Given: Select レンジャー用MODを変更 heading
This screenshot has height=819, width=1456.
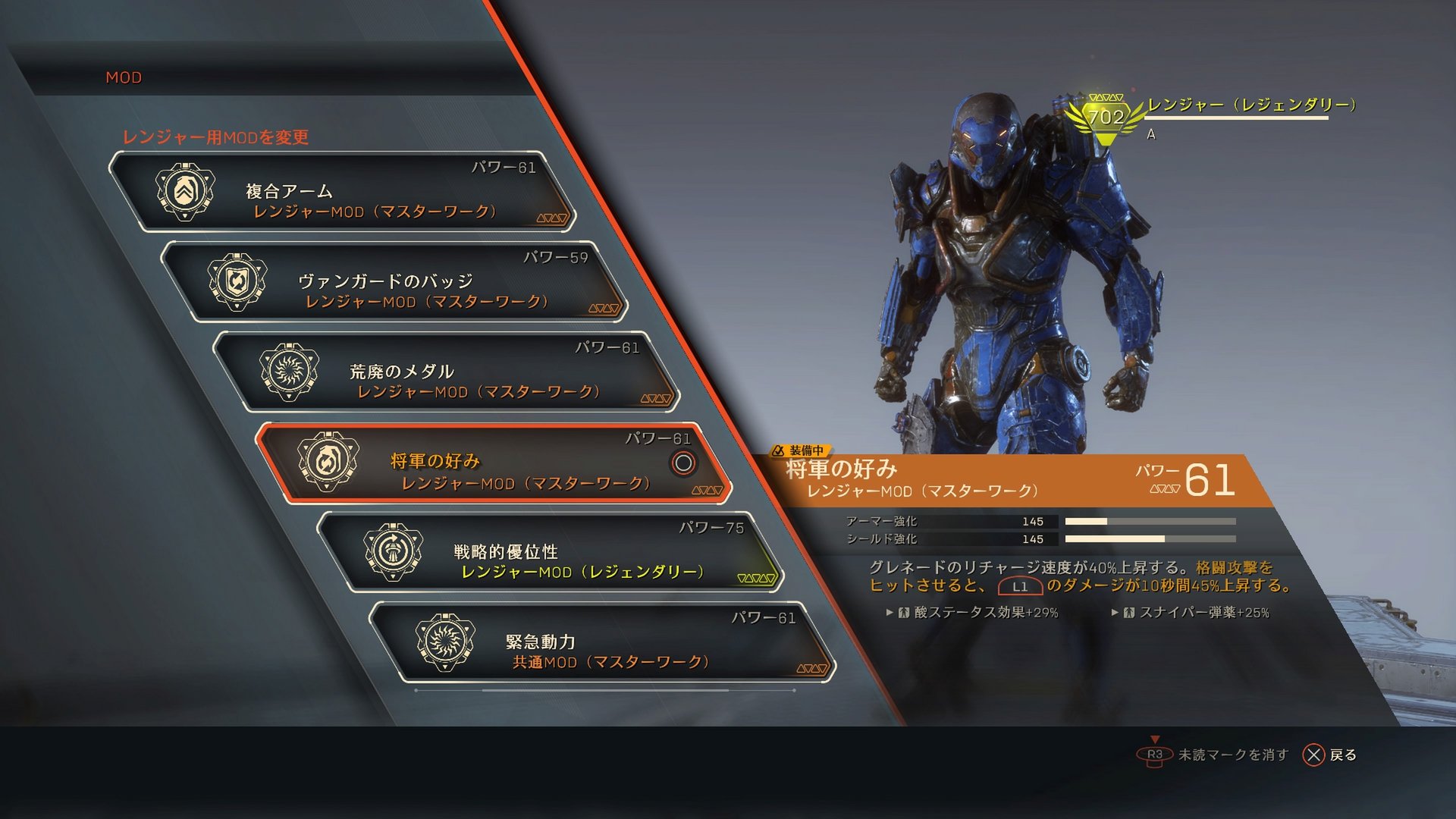Looking at the screenshot, I should click(x=220, y=138).
